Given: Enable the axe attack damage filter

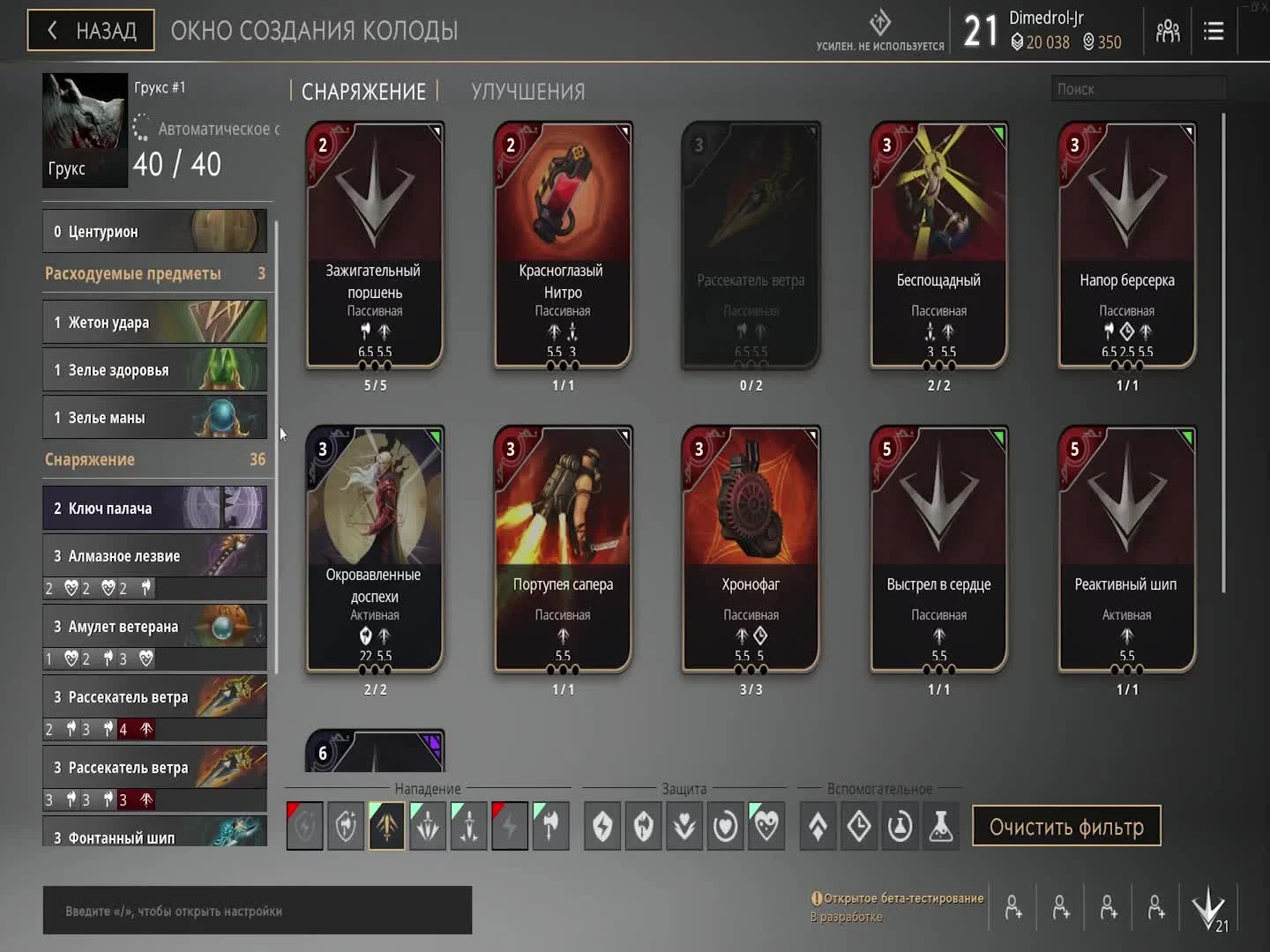Looking at the screenshot, I should click(551, 826).
